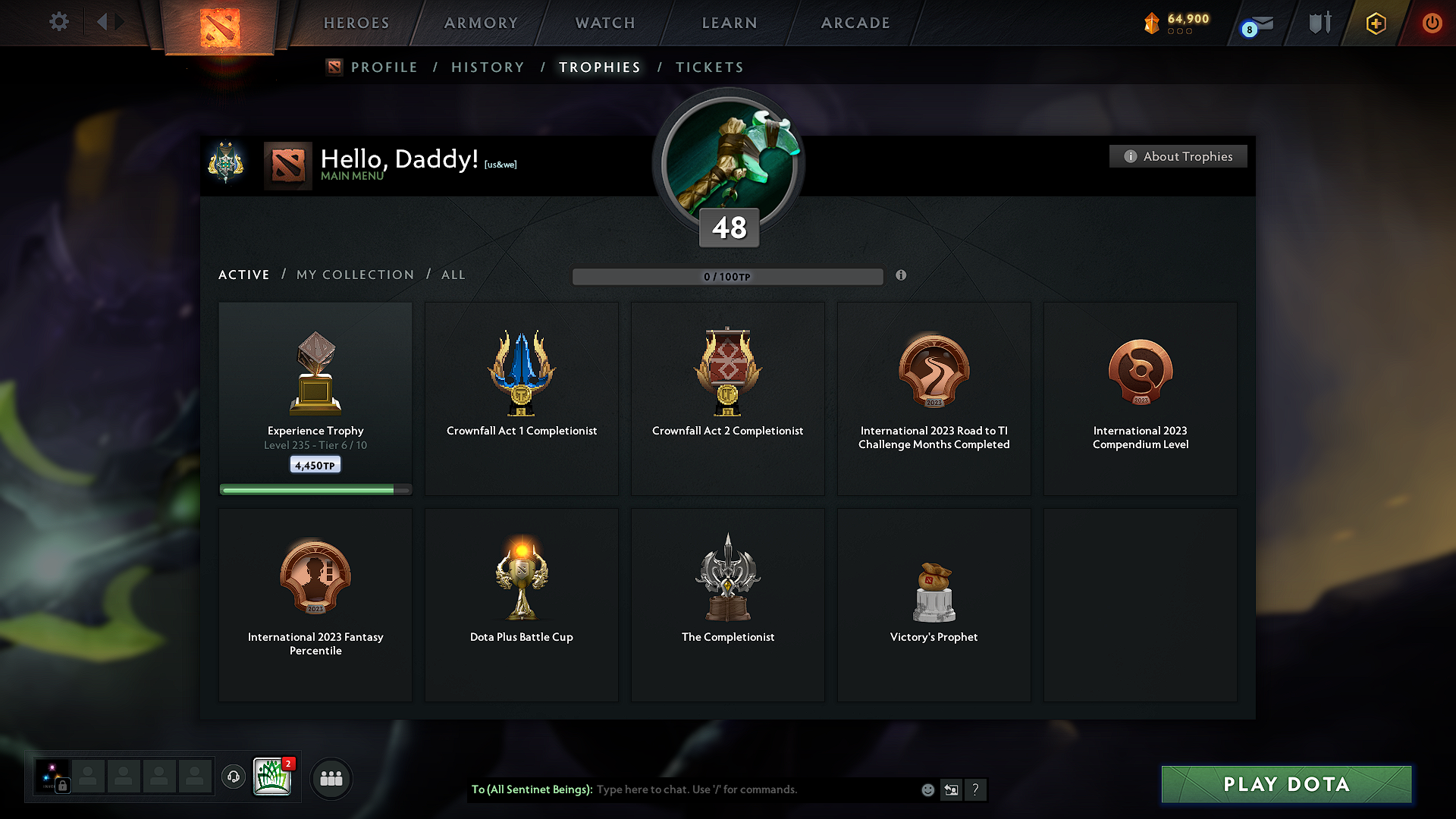
Task: Click the headset voice chat icon
Action: [233, 777]
